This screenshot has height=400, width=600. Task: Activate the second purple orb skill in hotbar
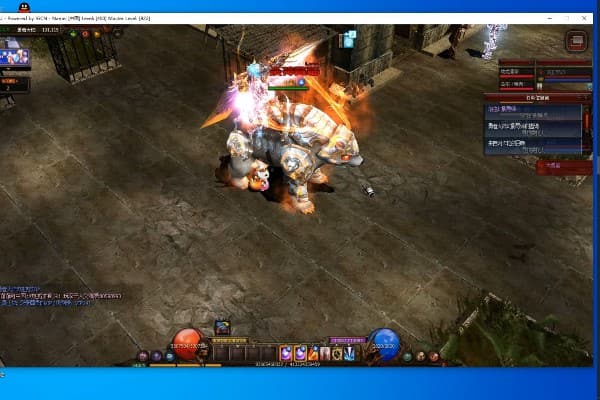click(299, 352)
